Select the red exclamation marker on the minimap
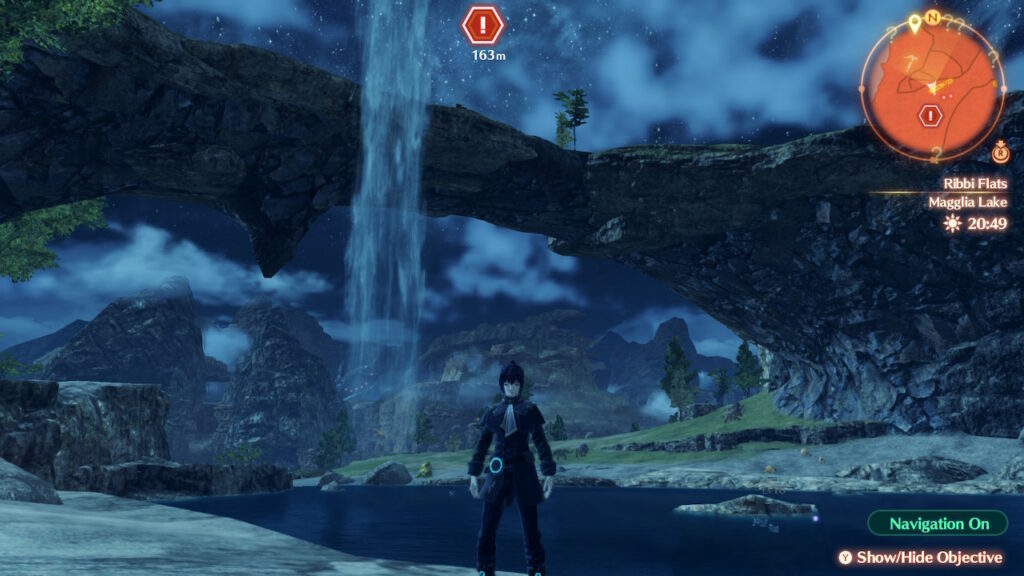The width and height of the screenshot is (1024, 576). tap(932, 116)
